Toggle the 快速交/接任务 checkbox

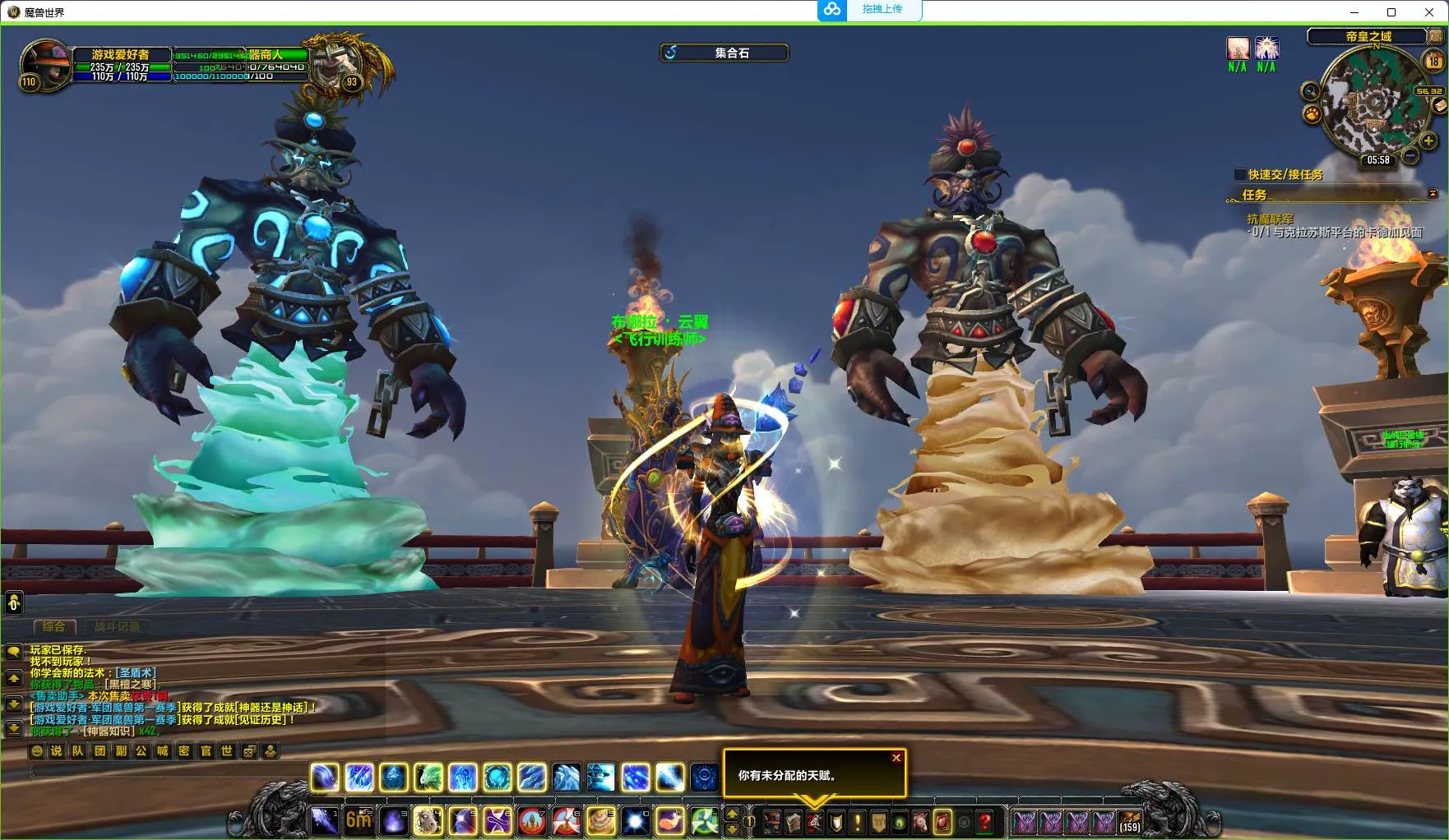coord(1240,174)
